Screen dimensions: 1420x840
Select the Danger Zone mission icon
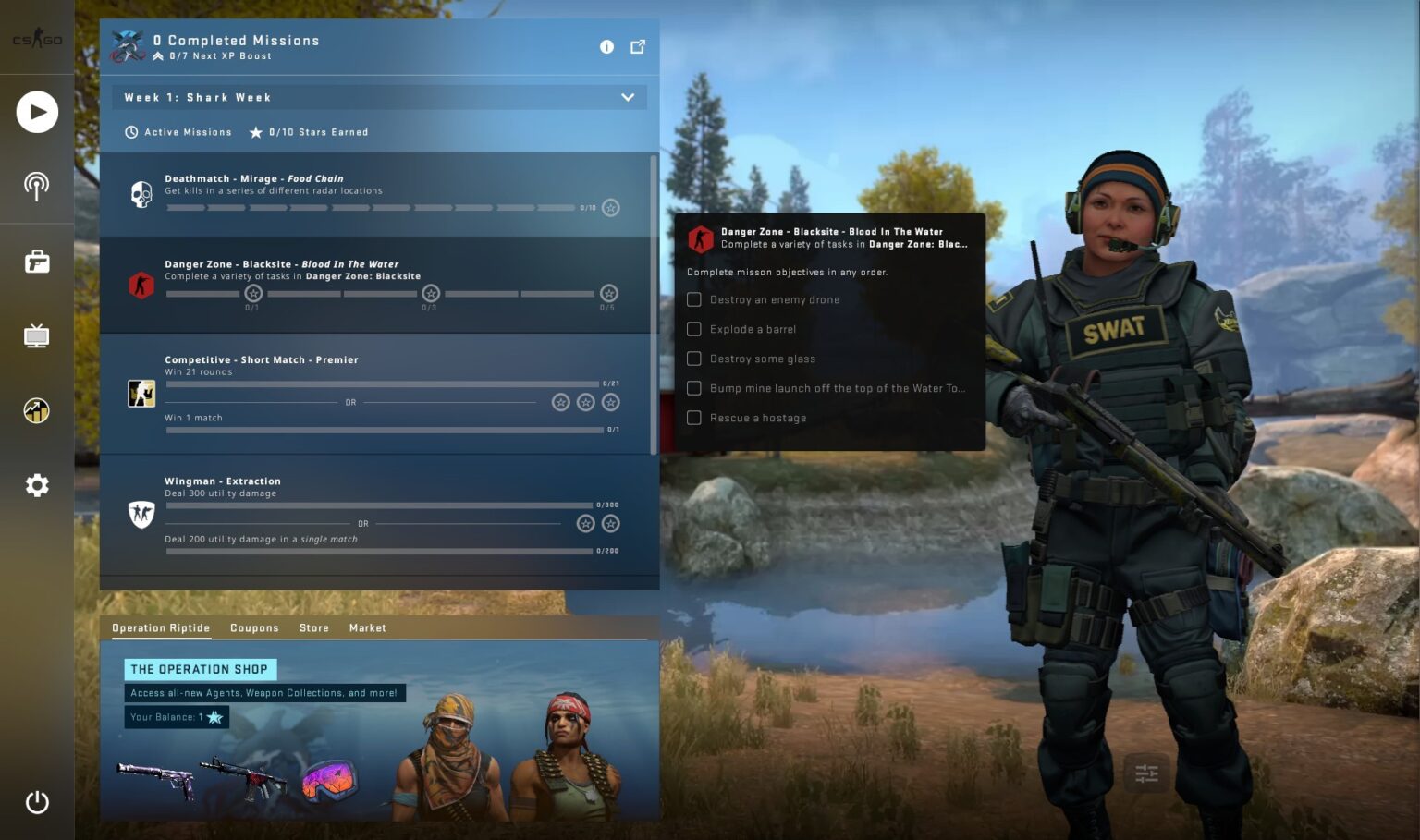click(x=141, y=285)
